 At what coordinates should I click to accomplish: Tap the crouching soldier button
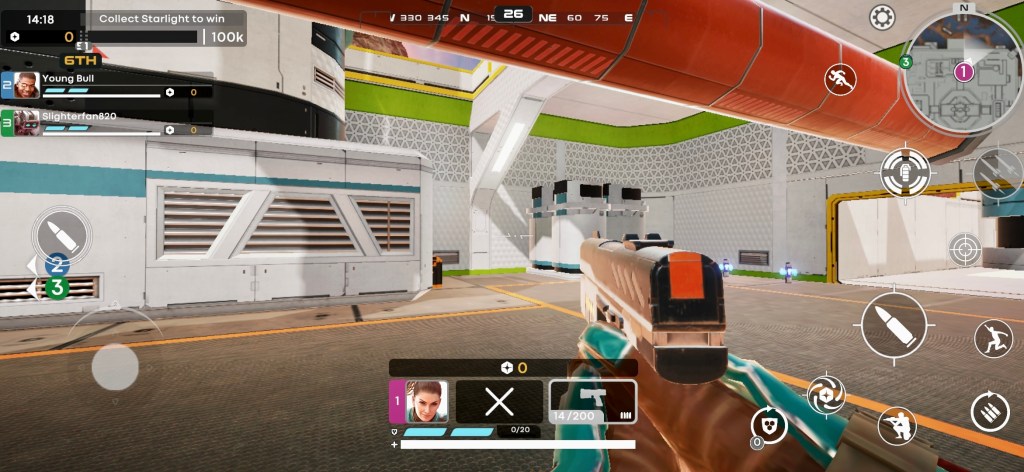[897, 426]
